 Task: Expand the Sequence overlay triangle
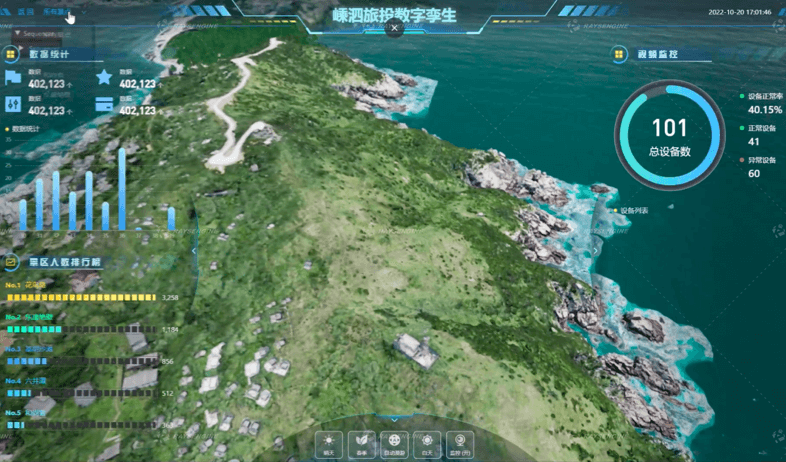point(16,33)
